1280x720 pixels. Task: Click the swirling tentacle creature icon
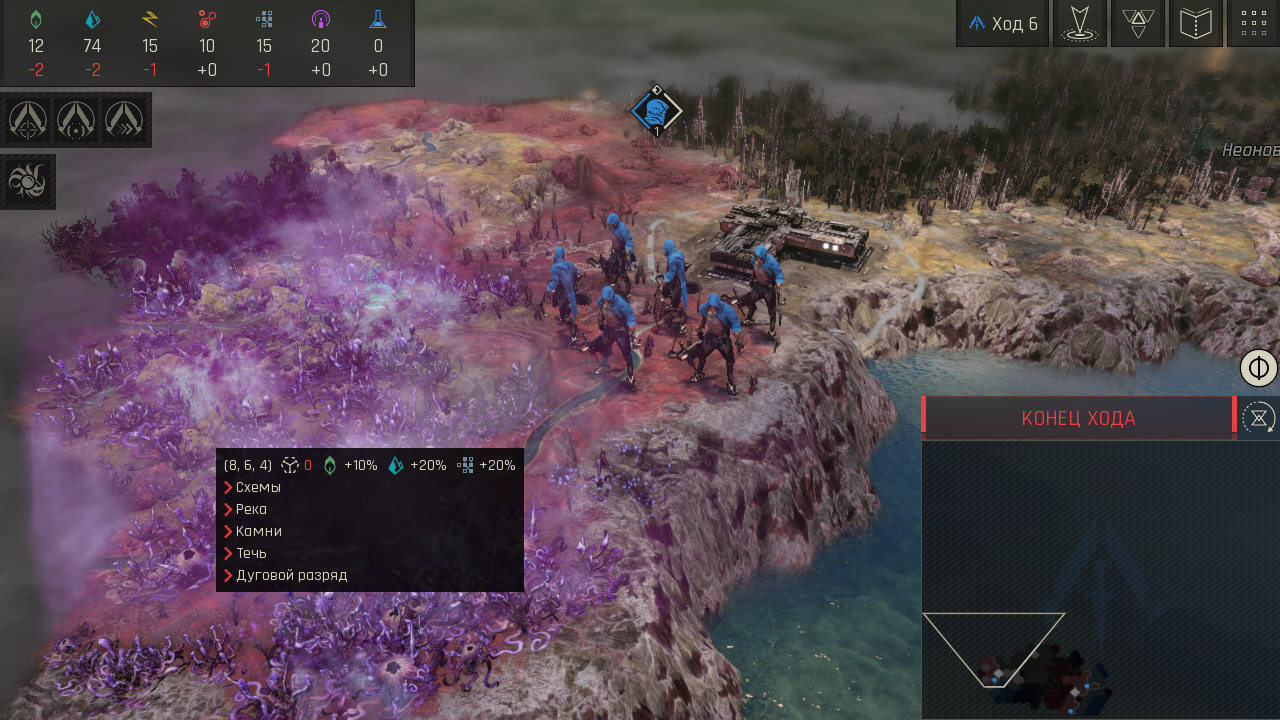[x=28, y=181]
